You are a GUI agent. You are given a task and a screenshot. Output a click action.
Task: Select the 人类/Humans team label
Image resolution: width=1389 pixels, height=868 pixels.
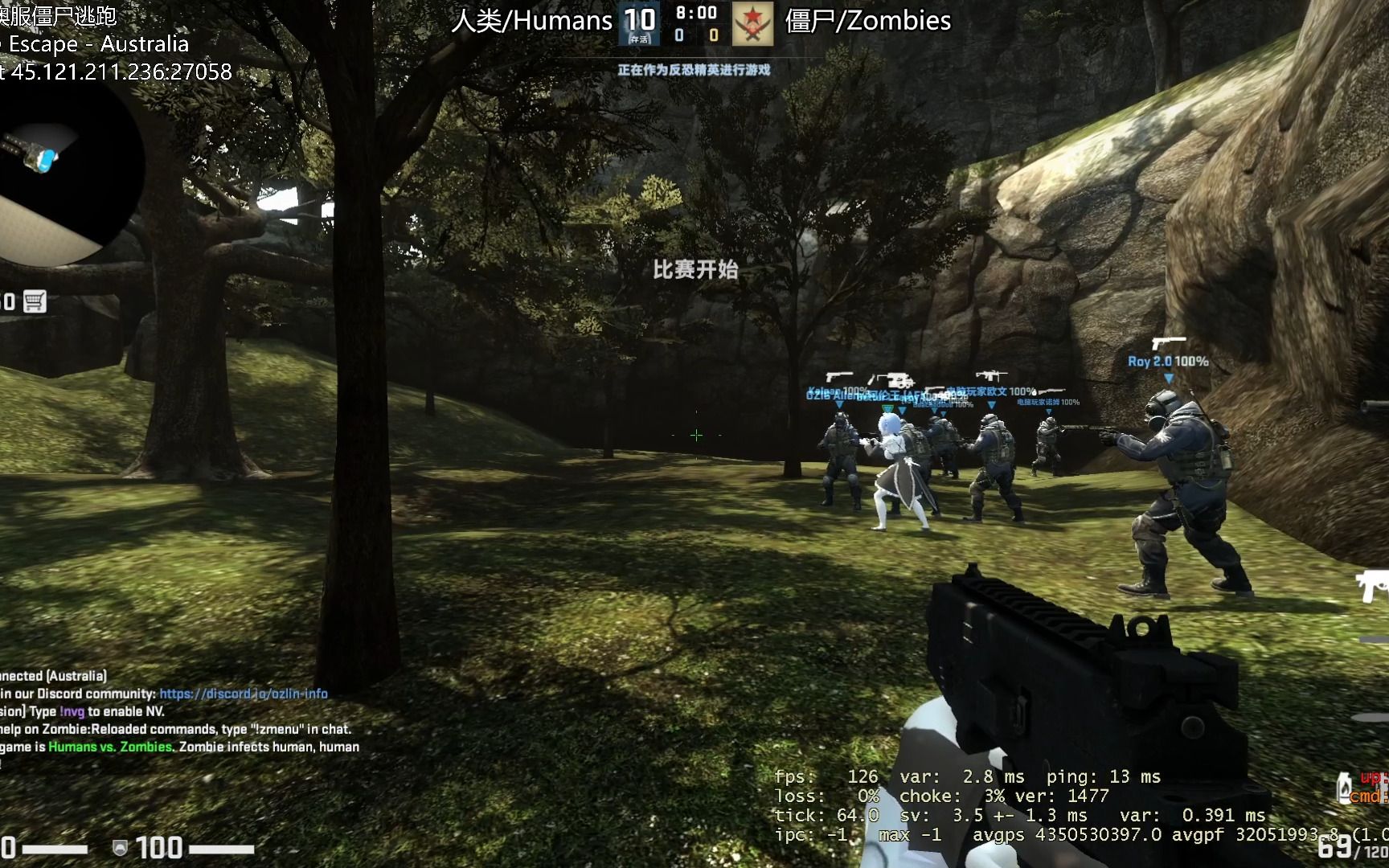532,21
